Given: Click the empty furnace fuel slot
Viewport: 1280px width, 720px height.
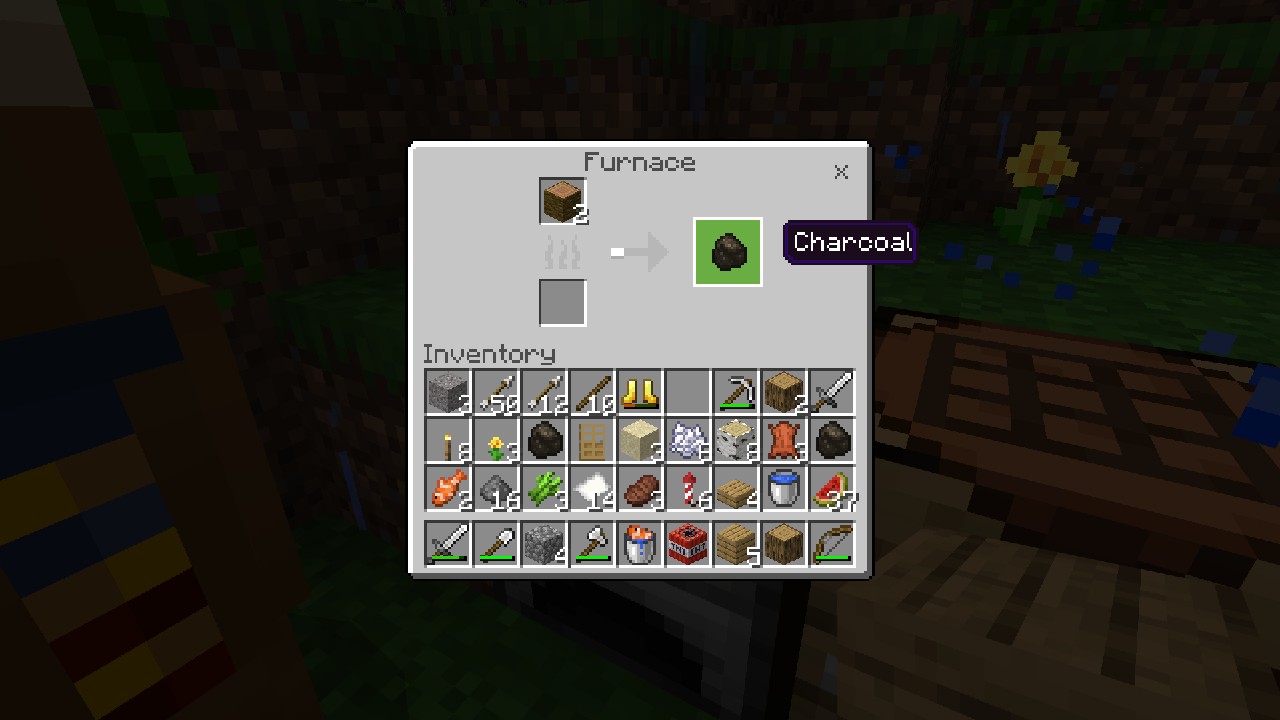Looking at the screenshot, I should tap(562, 303).
